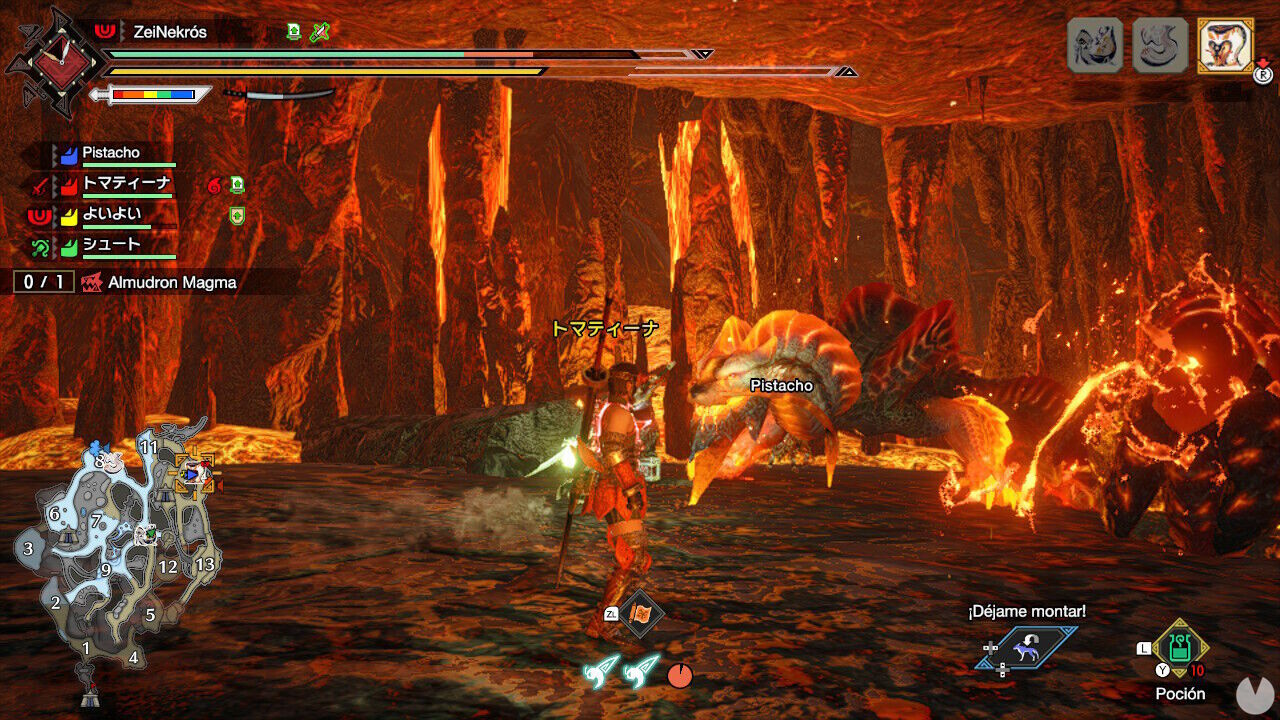Image resolution: width=1280 pixels, height=720 pixels.
Task: Select the Almudron Magma monster icon next to counter
Action: point(92,283)
